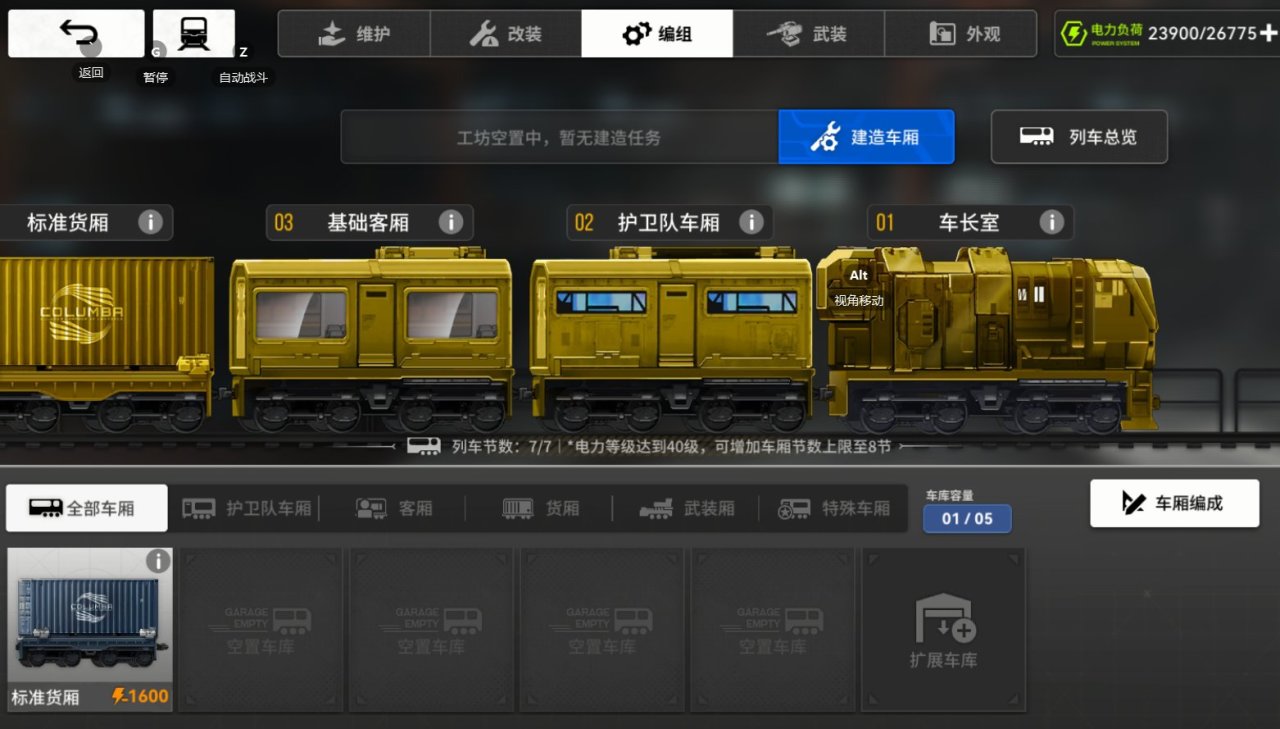
Task: Click the 车厢编成 formation button
Action: coord(1174,503)
